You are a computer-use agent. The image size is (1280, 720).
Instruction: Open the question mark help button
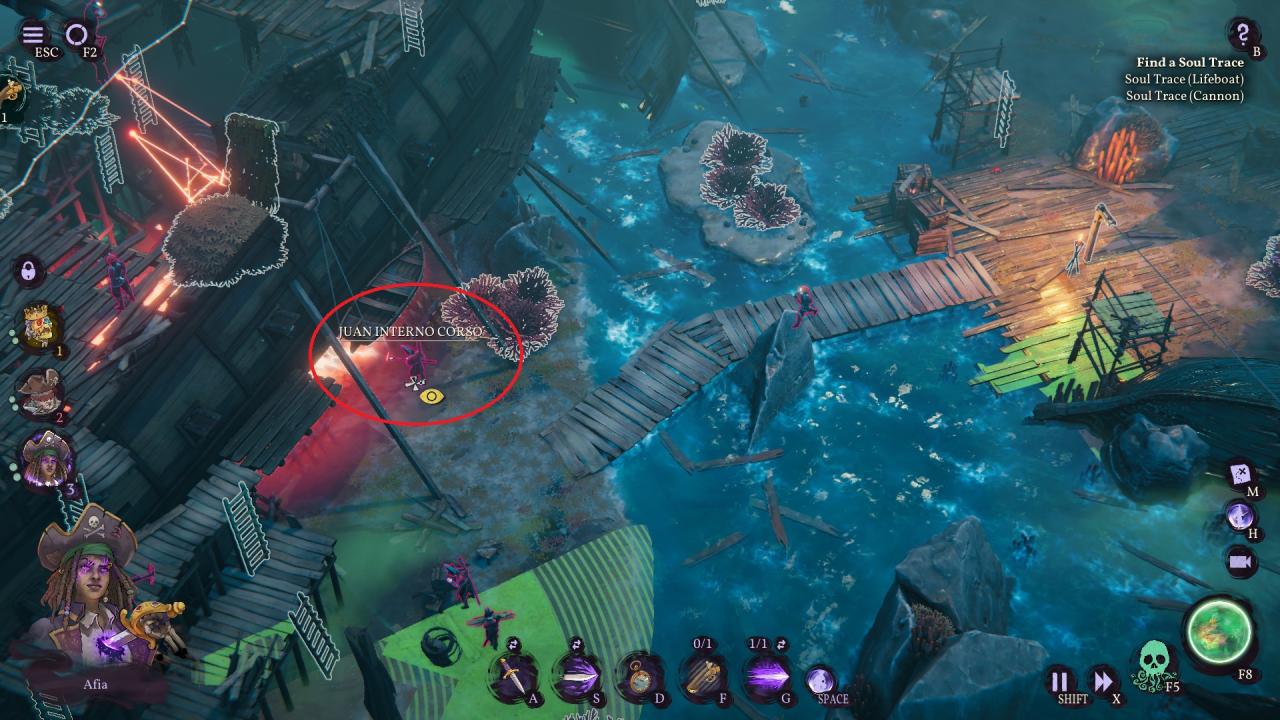pos(1242,33)
